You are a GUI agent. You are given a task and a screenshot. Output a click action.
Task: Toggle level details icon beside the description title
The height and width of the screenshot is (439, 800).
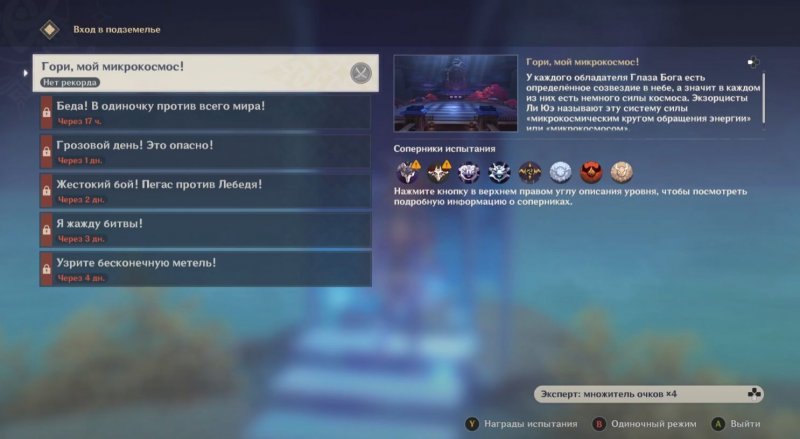752,62
